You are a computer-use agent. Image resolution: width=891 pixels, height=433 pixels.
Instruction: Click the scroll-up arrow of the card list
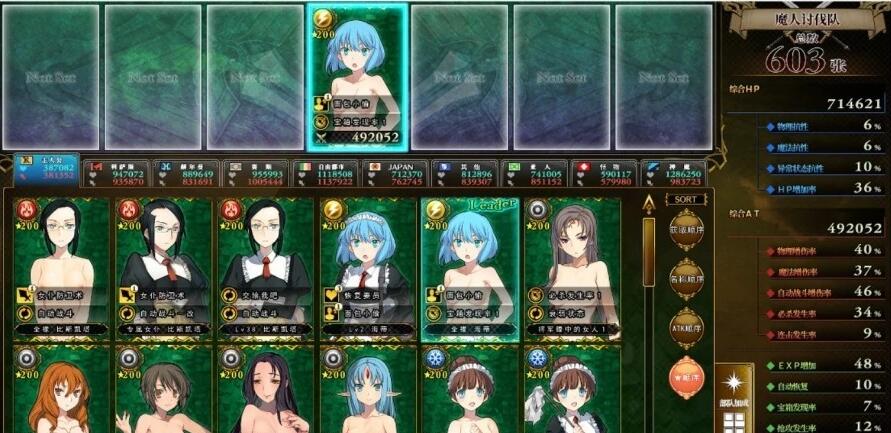click(648, 207)
